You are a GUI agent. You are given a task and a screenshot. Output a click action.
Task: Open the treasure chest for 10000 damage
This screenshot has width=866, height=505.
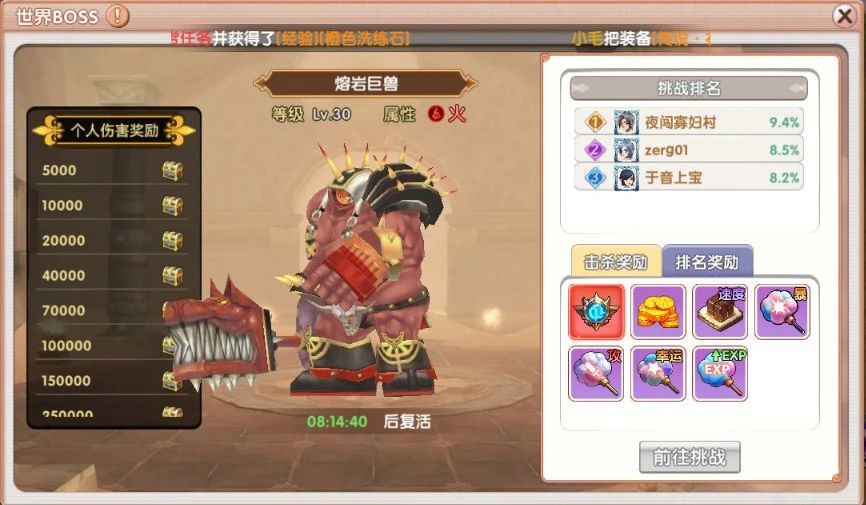pos(173,206)
